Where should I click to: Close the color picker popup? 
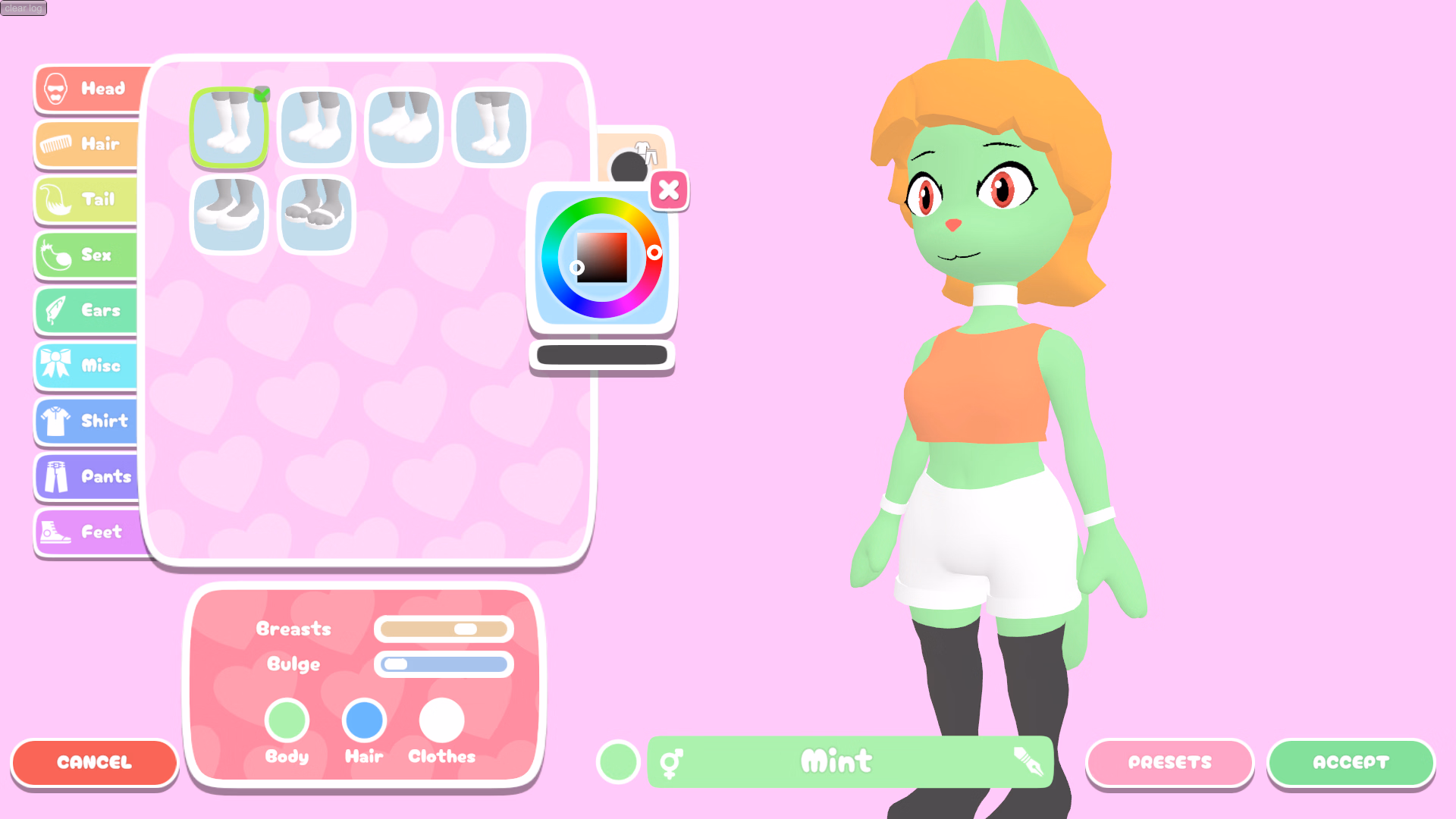tap(668, 190)
